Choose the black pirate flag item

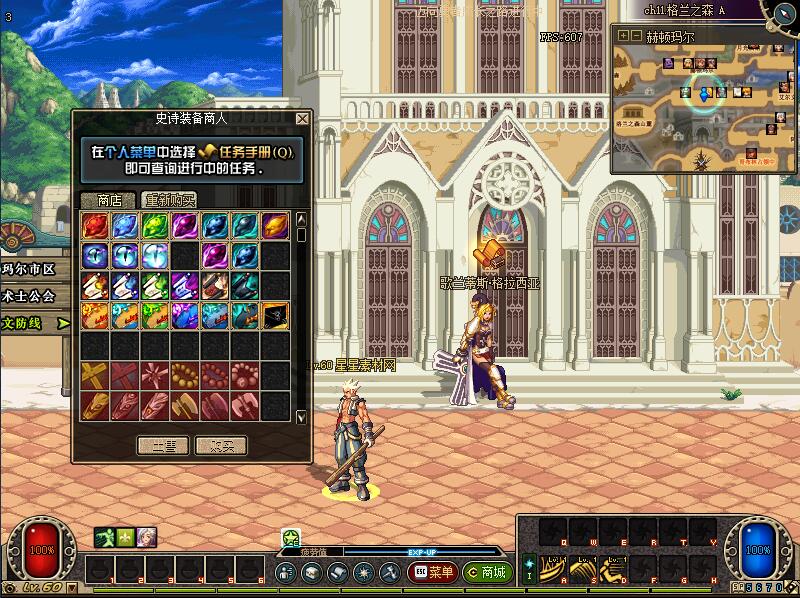pos(275,316)
